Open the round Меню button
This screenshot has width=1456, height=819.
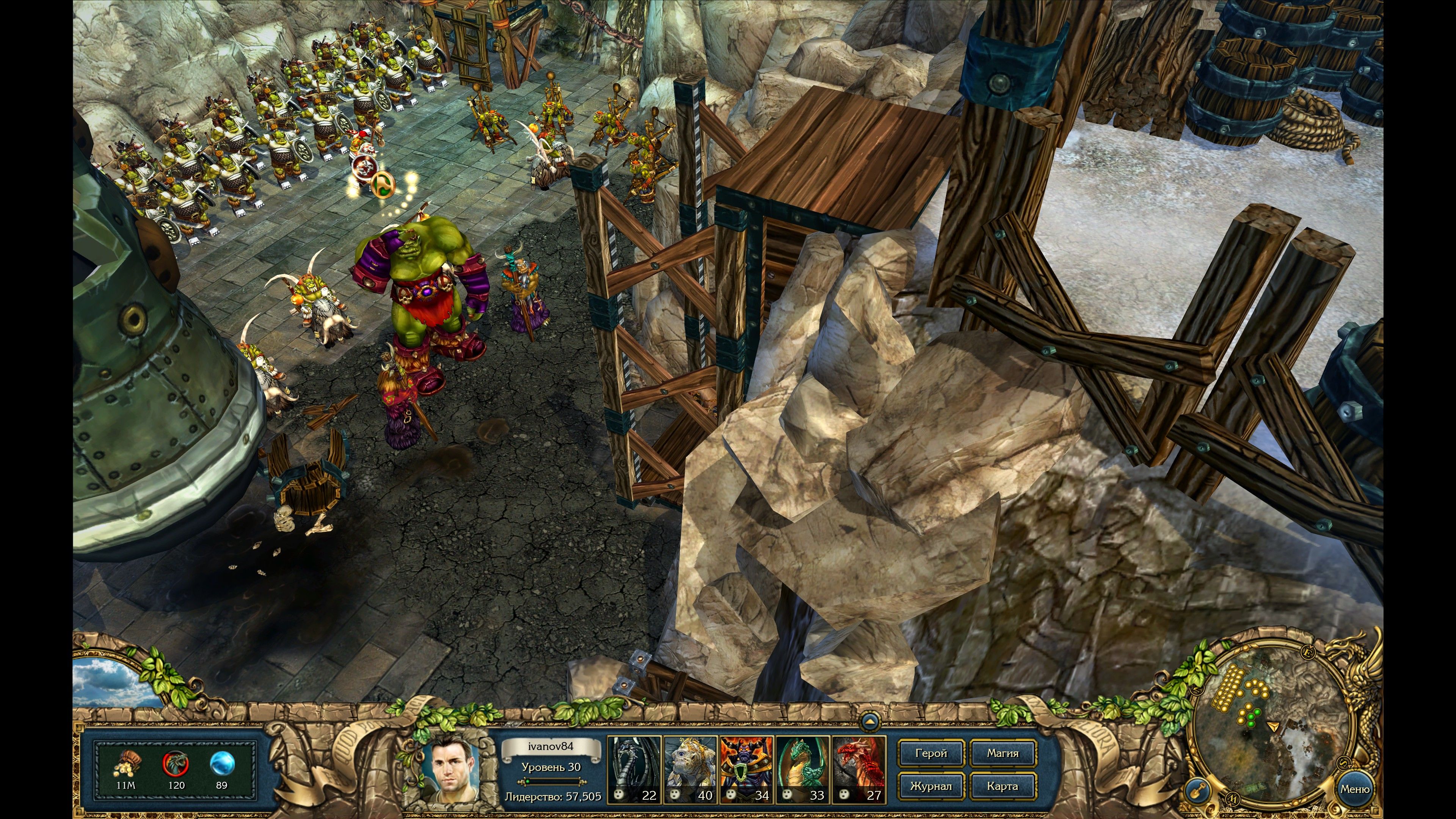(x=1354, y=789)
